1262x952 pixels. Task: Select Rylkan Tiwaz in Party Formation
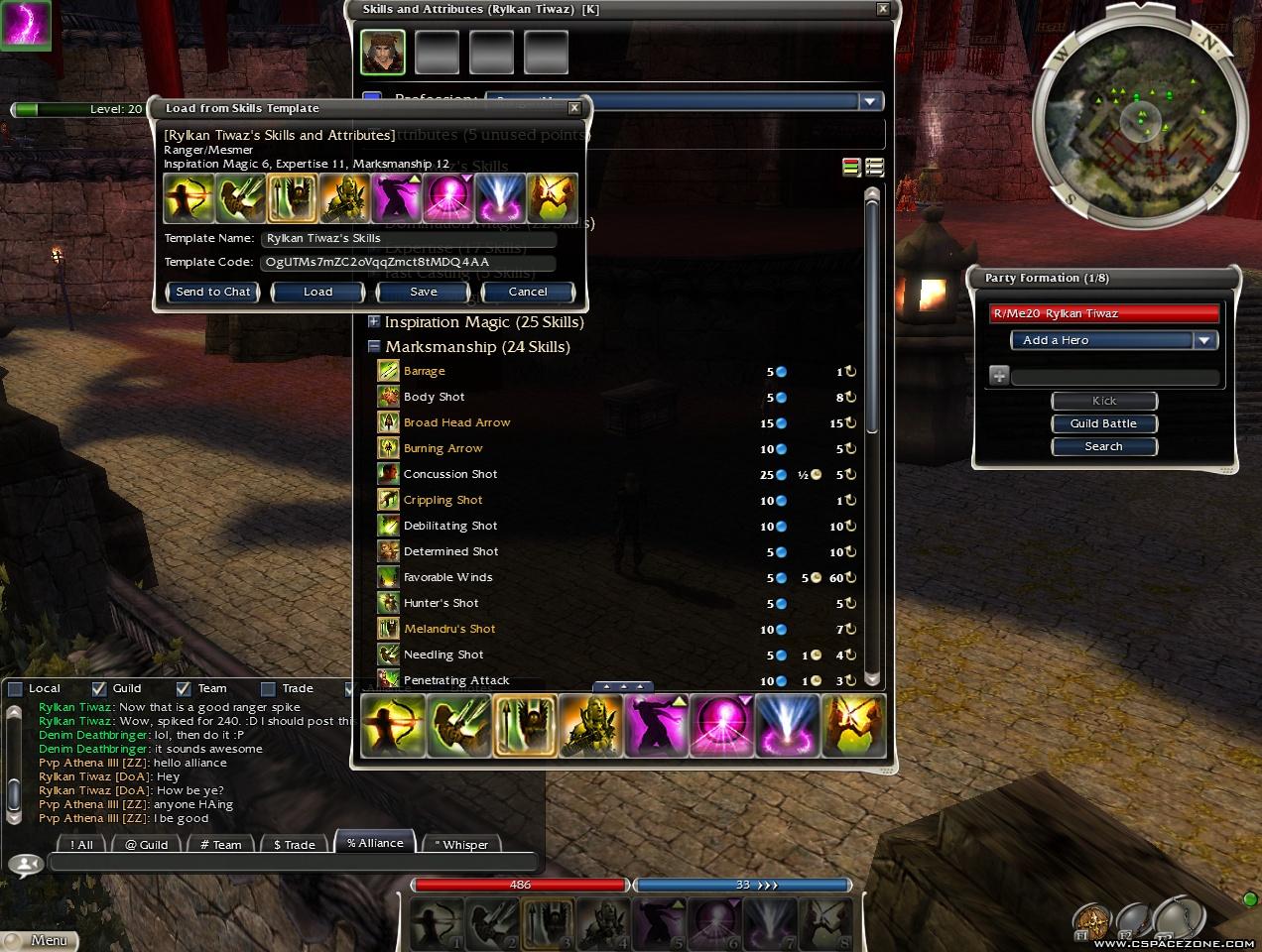point(1103,313)
